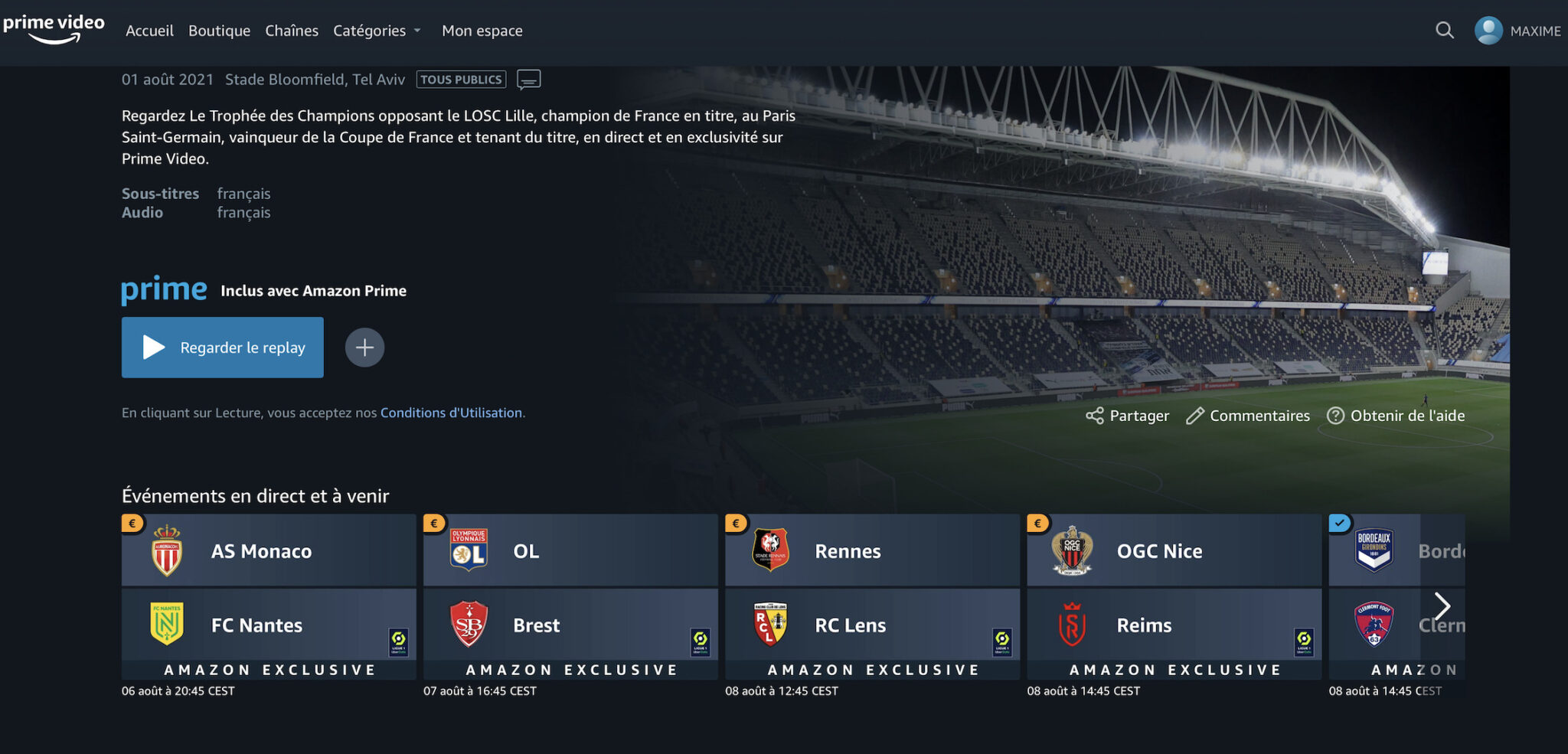The height and width of the screenshot is (754, 1568).
Task: Switch to the Chaînes tab
Action: [x=292, y=31]
